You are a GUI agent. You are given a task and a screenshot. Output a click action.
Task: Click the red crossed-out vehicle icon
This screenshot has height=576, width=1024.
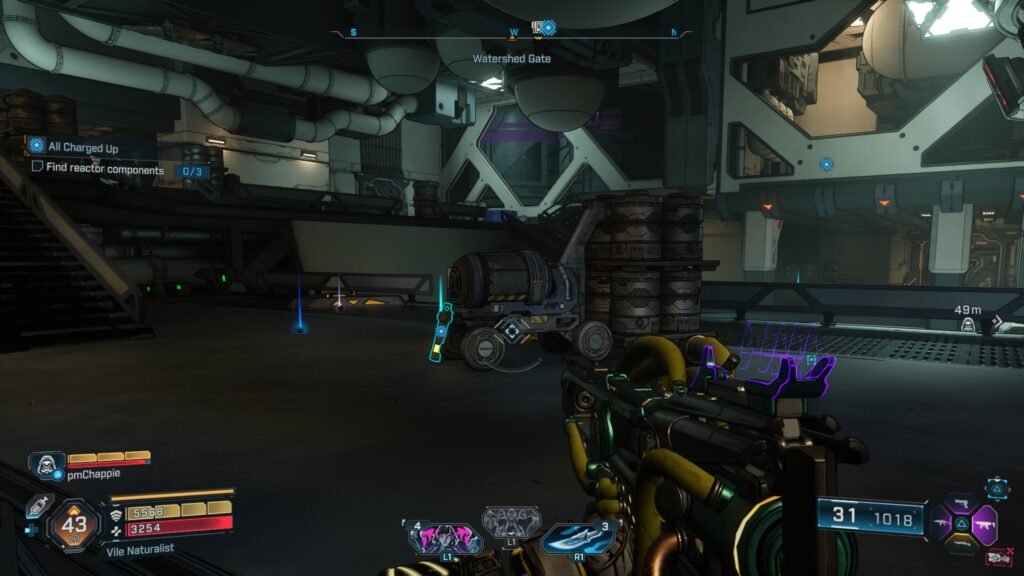coord(996,557)
